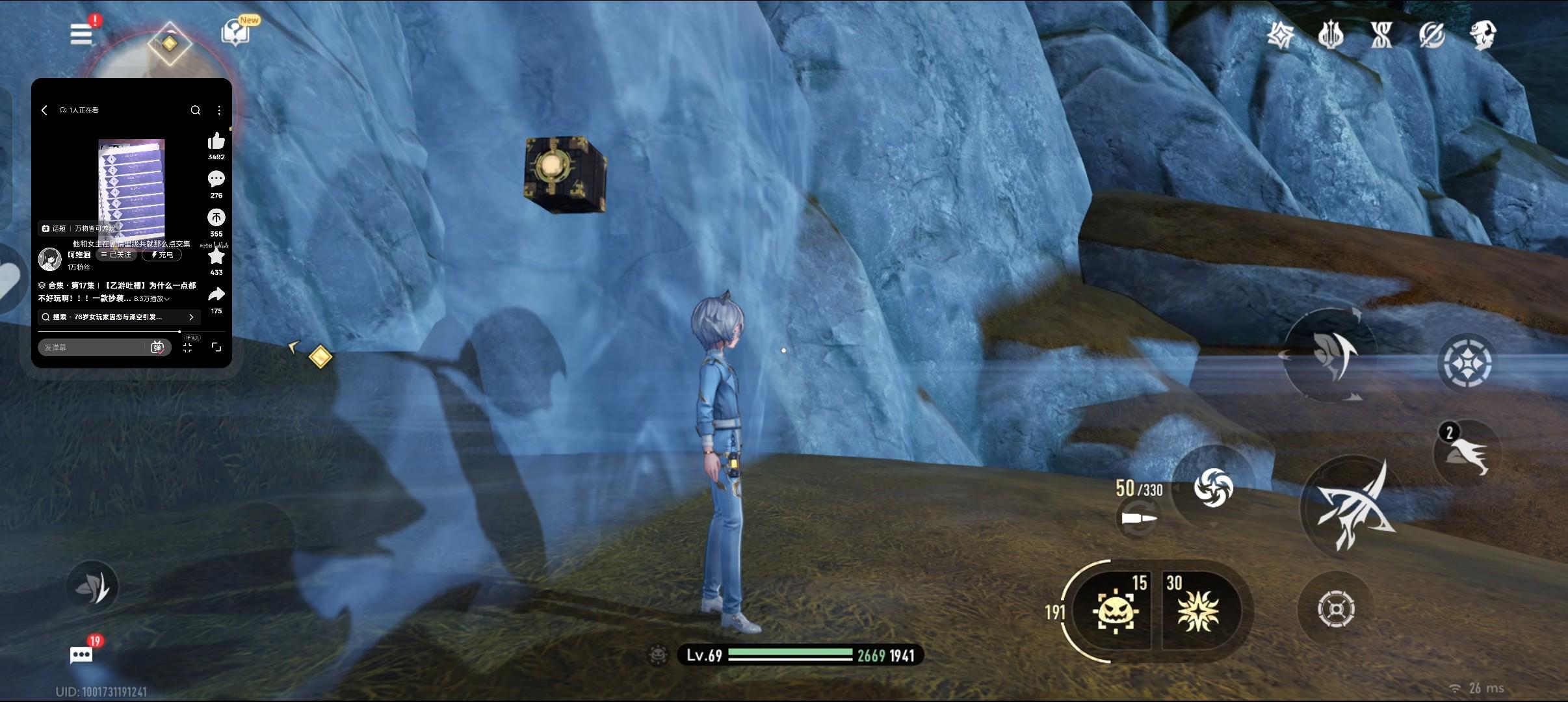Open the chat bubble with 19 unread

(82, 654)
